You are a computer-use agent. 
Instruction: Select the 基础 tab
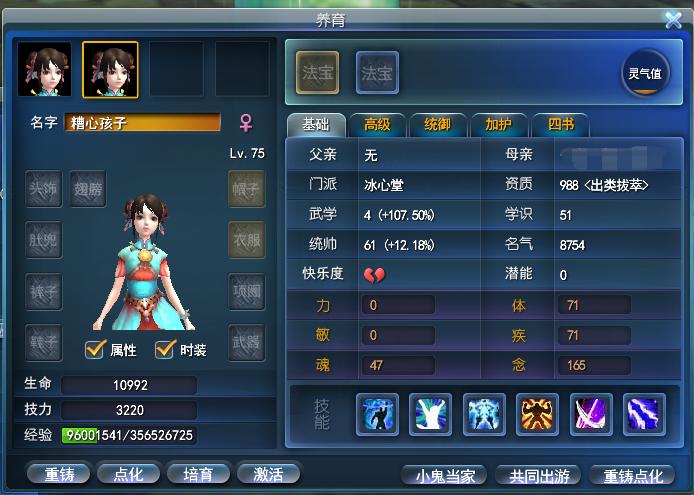tap(315, 125)
